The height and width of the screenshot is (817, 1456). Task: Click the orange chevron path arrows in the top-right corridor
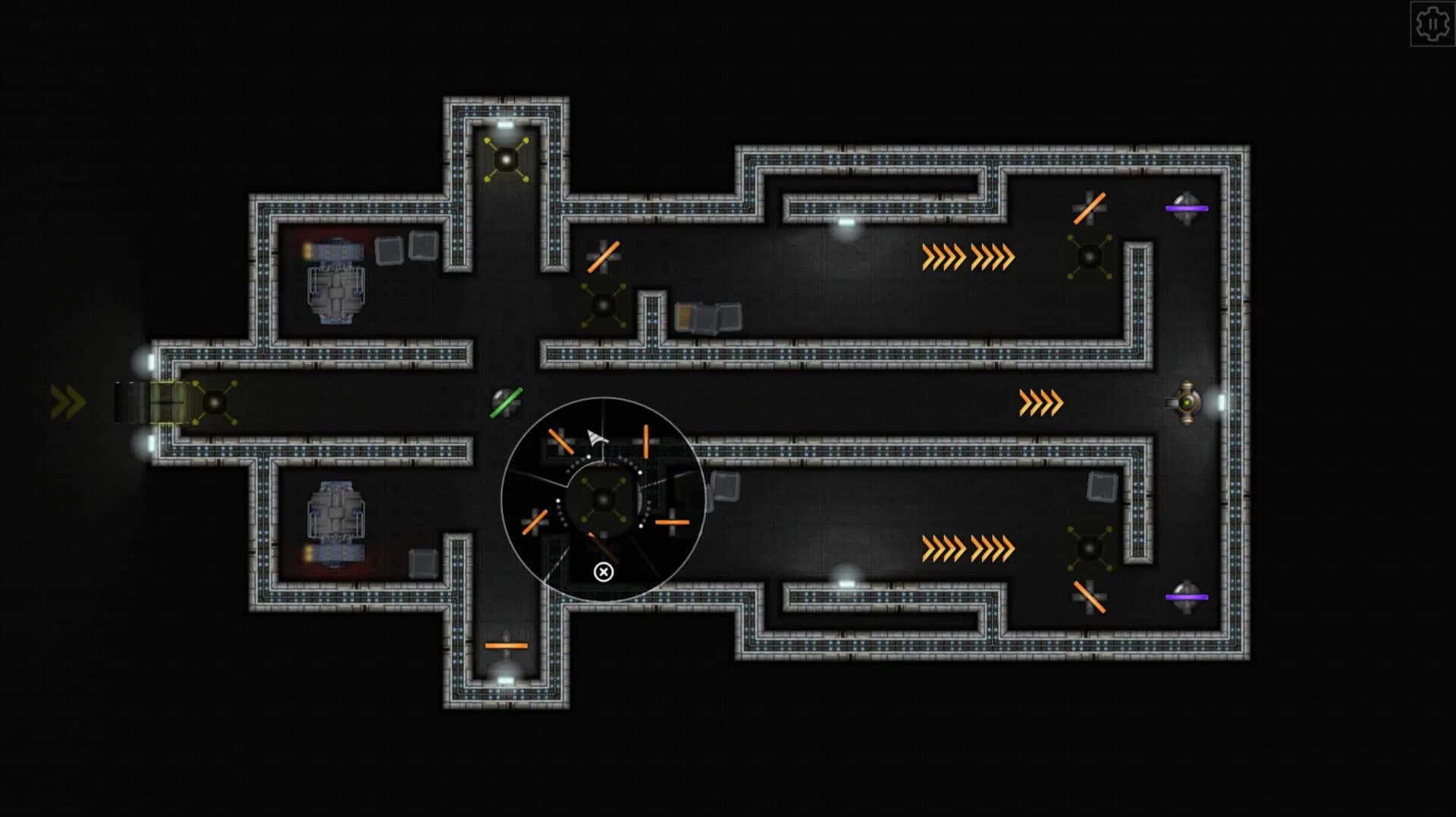click(x=968, y=256)
